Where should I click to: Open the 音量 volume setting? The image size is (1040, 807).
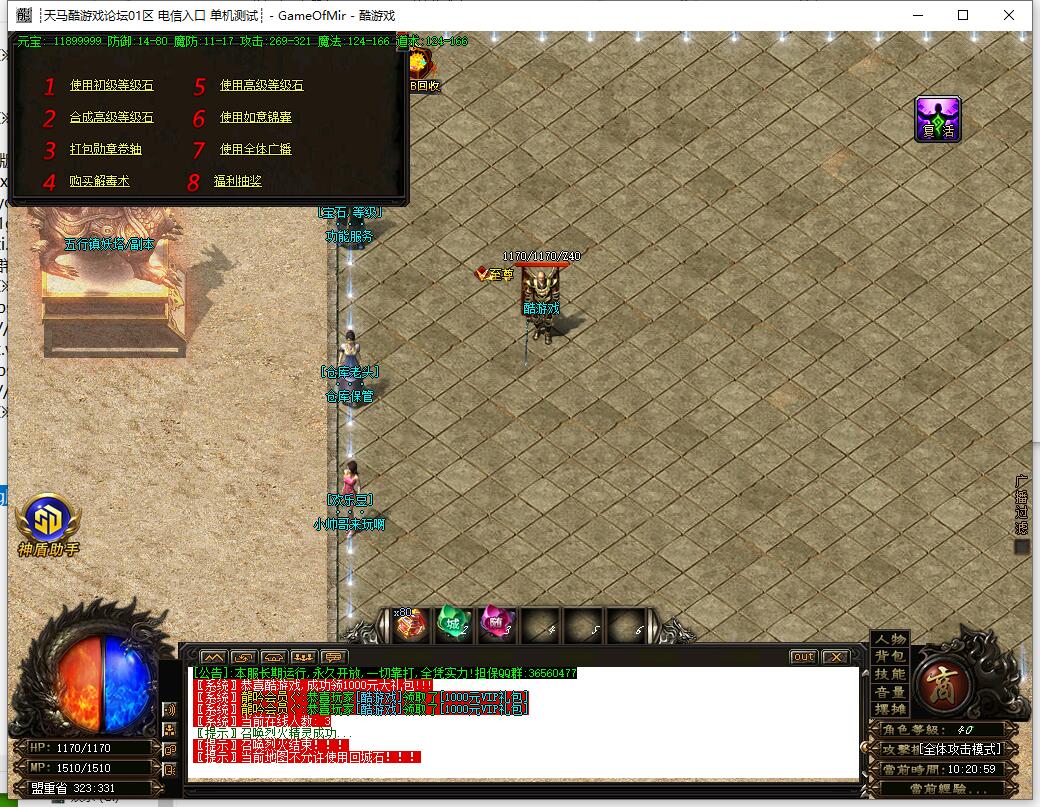pos(890,692)
